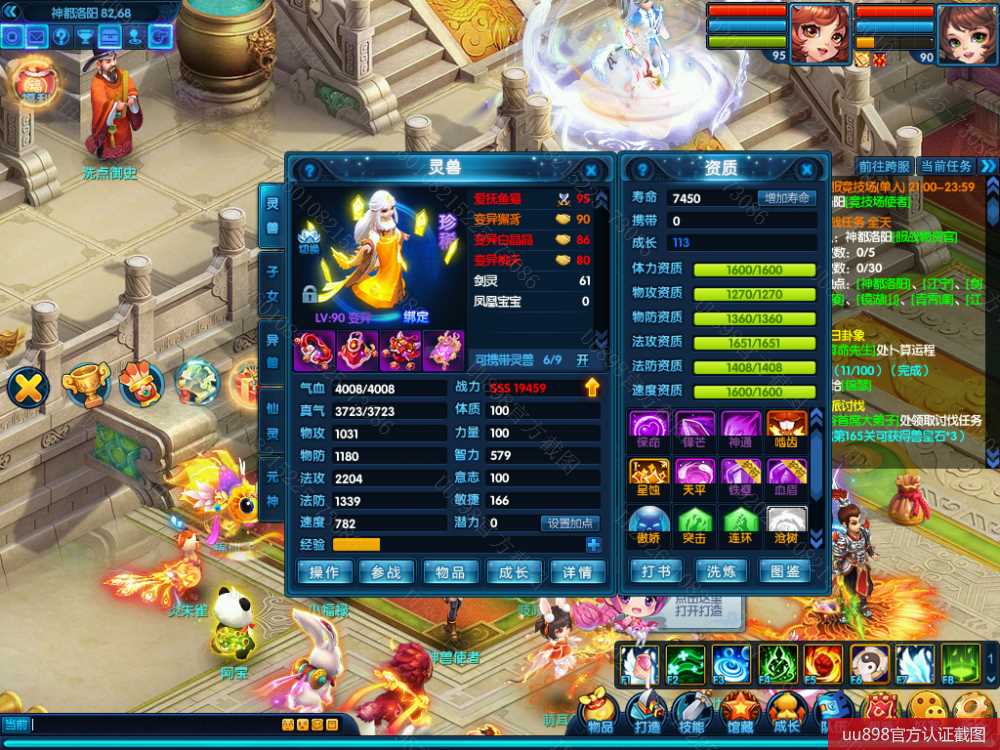Viewport: 1000px width, 750px height.
Task: Show pet 详情 details
Action: tap(578, 572)
